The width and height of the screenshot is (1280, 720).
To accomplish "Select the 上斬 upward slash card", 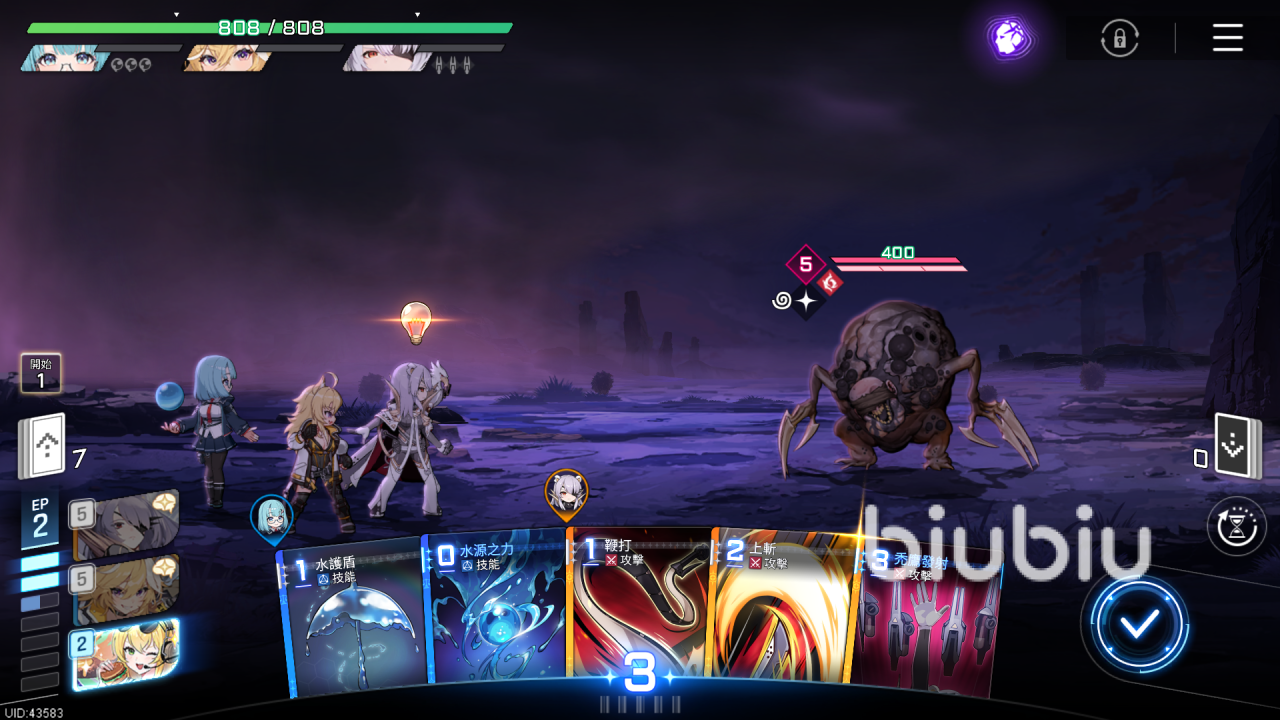I will (x=782, y=610).
